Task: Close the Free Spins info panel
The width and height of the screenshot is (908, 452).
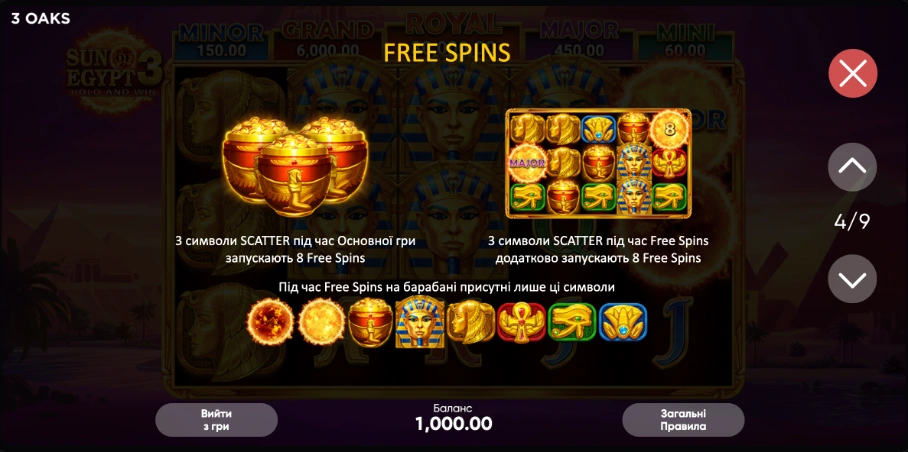Action: pos(852,73)
